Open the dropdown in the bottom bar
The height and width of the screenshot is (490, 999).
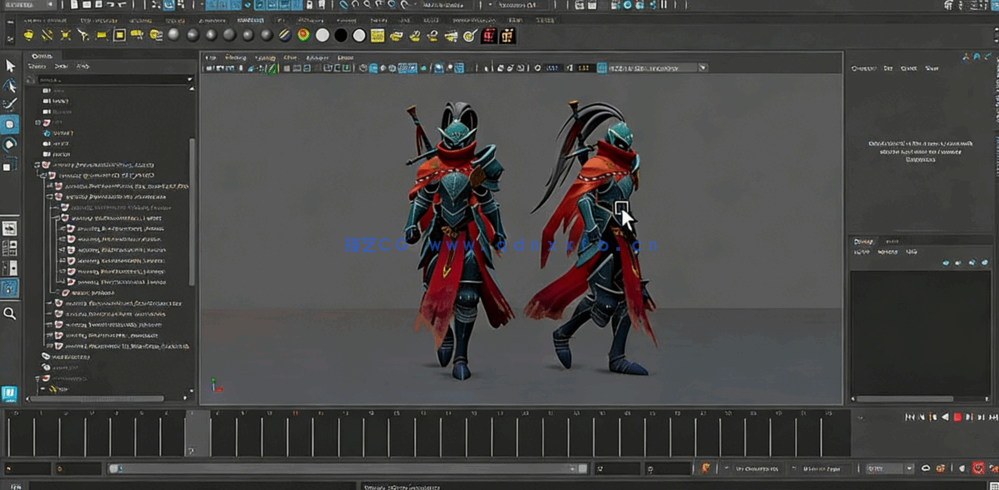(909, 468)
